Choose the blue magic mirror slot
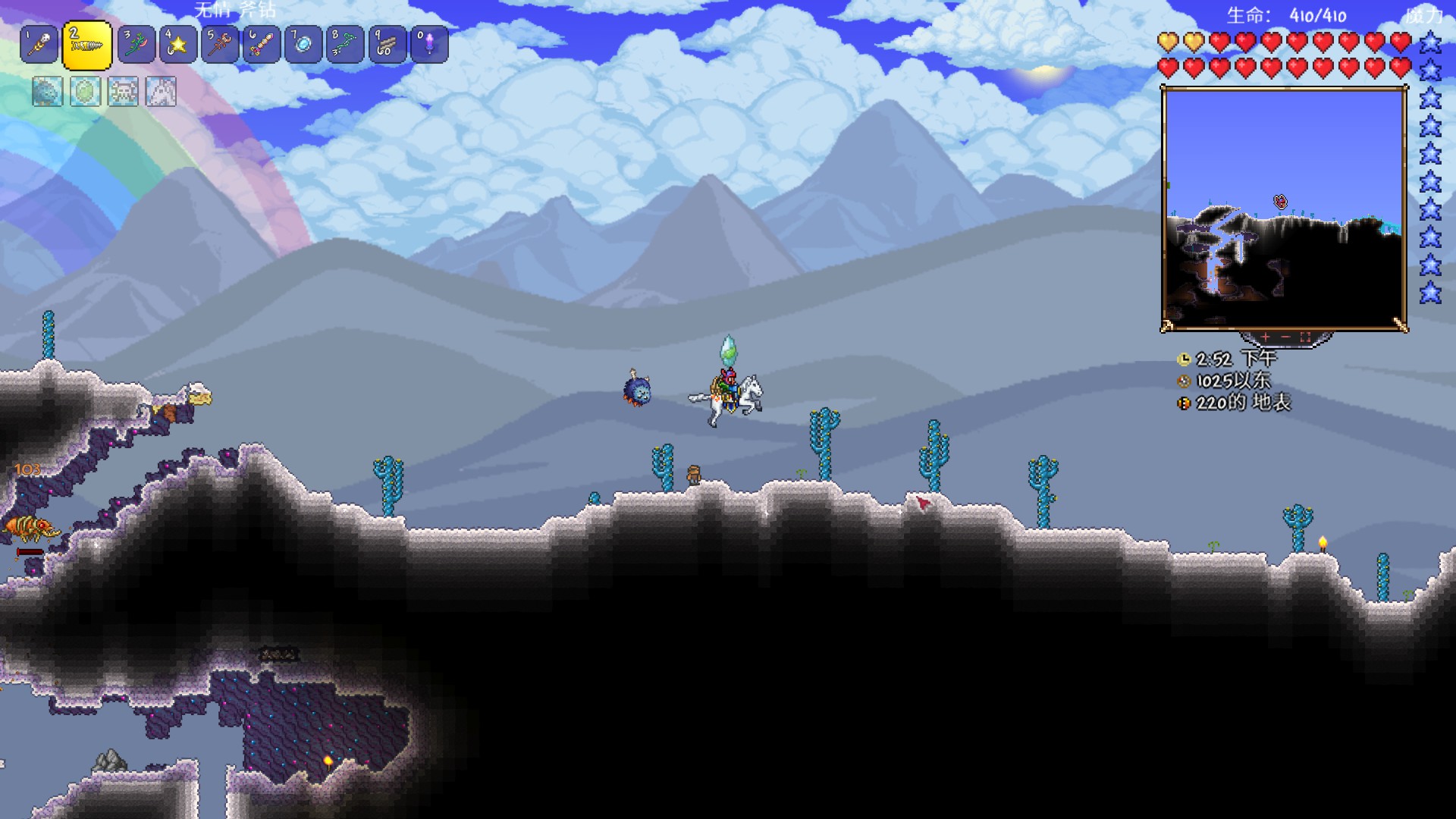 point(303,45)
